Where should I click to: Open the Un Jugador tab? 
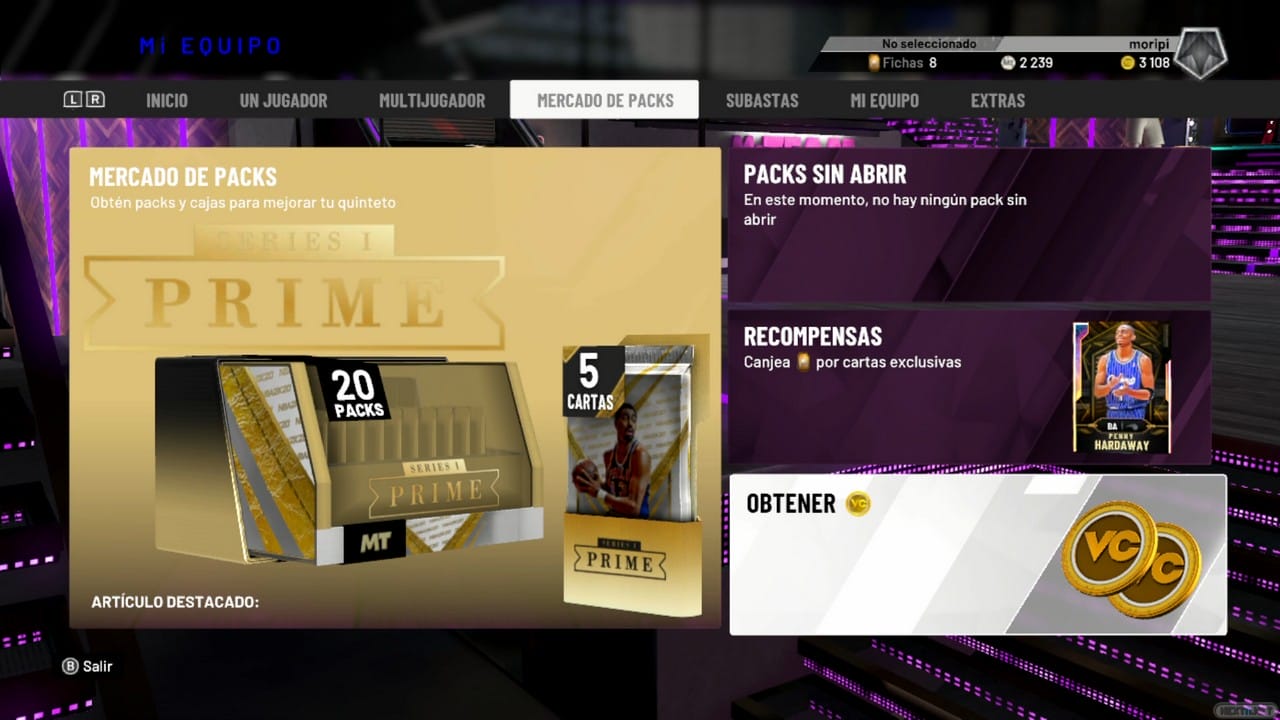coord(283,100)
